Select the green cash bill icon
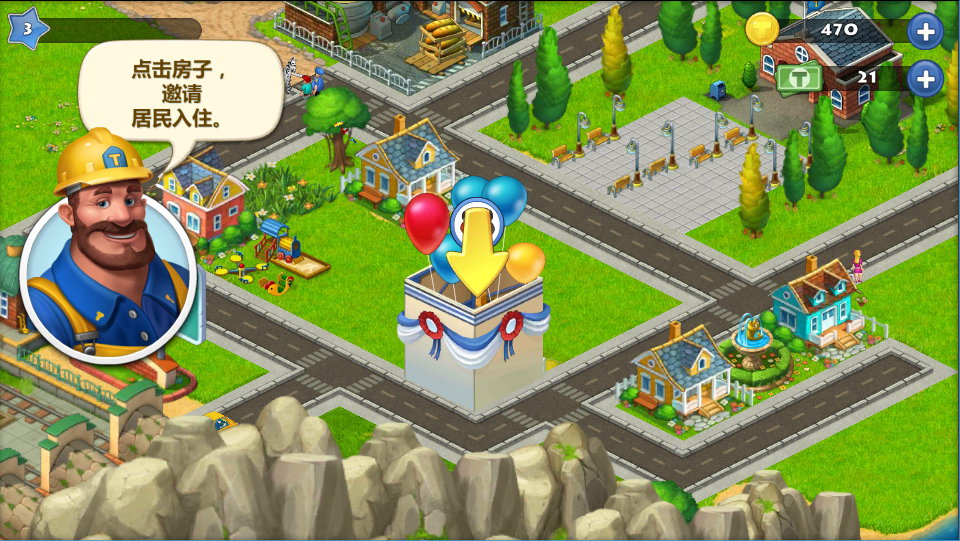960x541 pixels. 800,77
